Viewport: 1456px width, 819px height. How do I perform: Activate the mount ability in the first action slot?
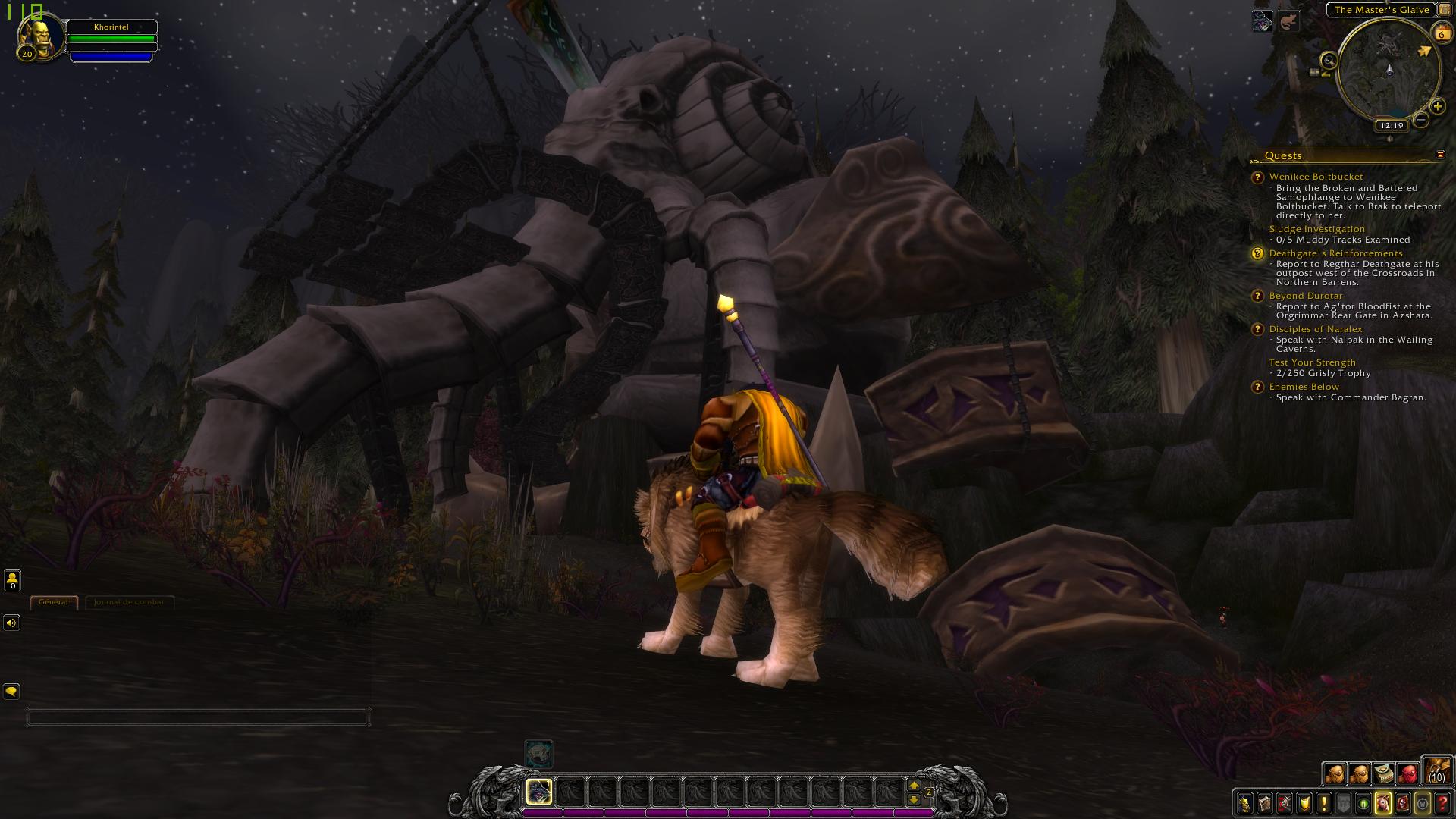[x=538, y=792]
